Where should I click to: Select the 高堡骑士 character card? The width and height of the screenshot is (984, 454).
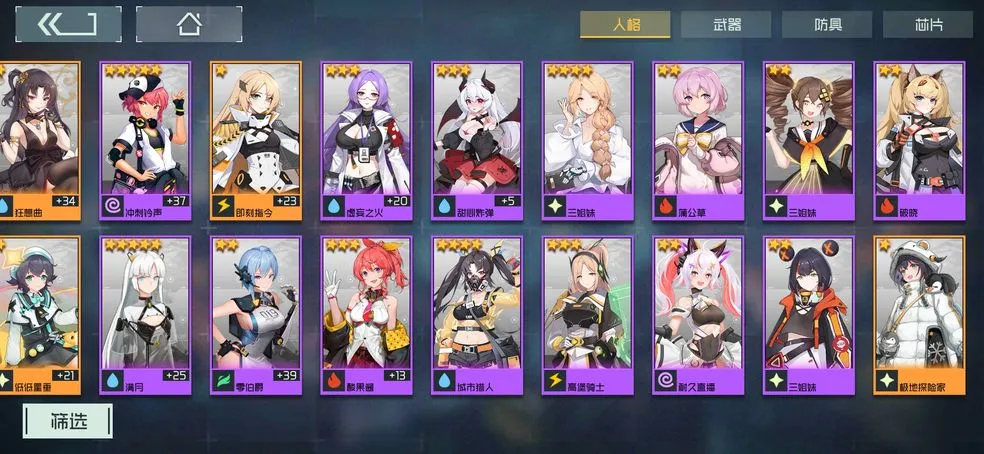pyautogui.click(x=587, y=315)
